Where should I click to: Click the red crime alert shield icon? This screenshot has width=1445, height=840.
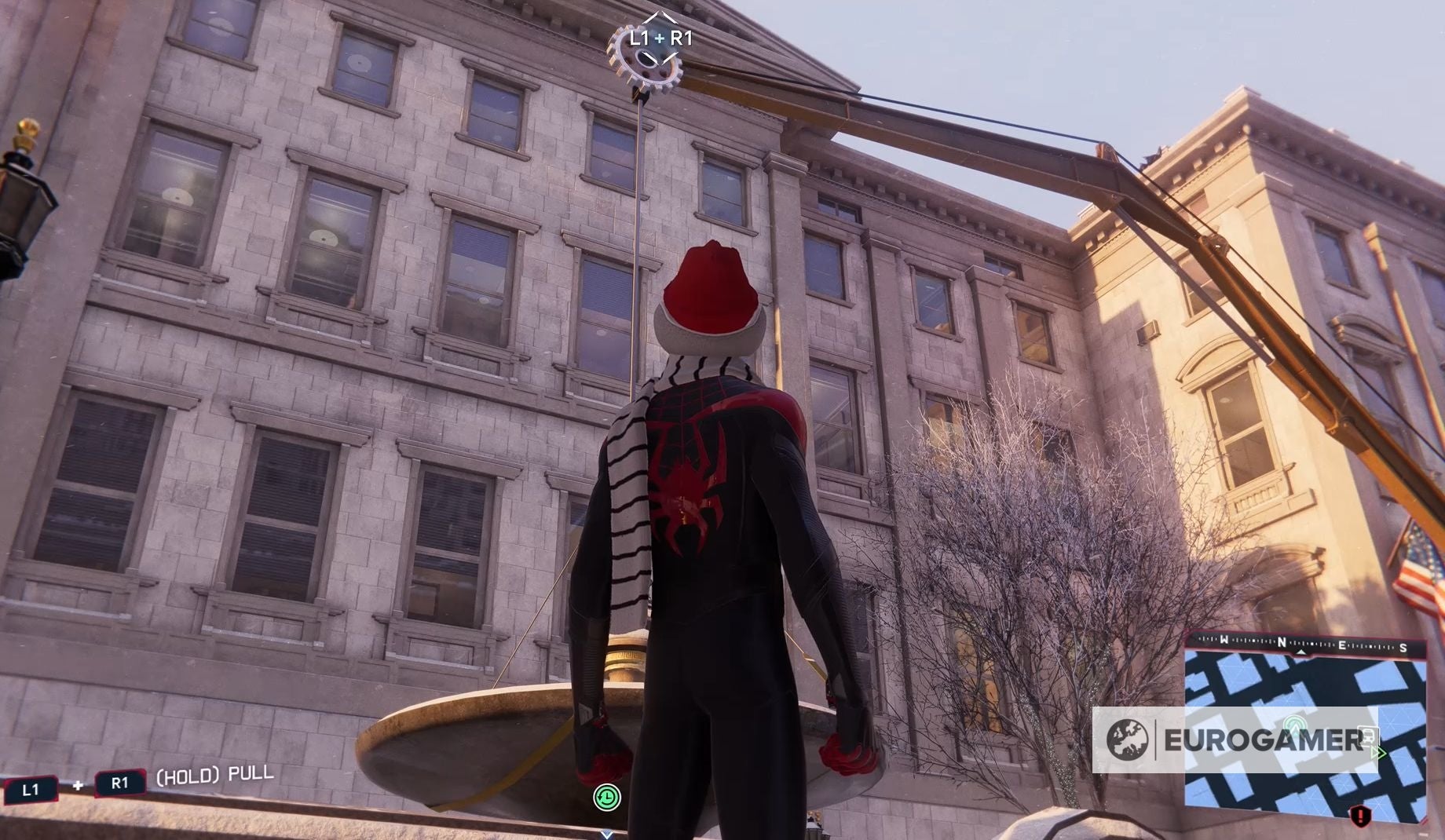point(1359,816)
